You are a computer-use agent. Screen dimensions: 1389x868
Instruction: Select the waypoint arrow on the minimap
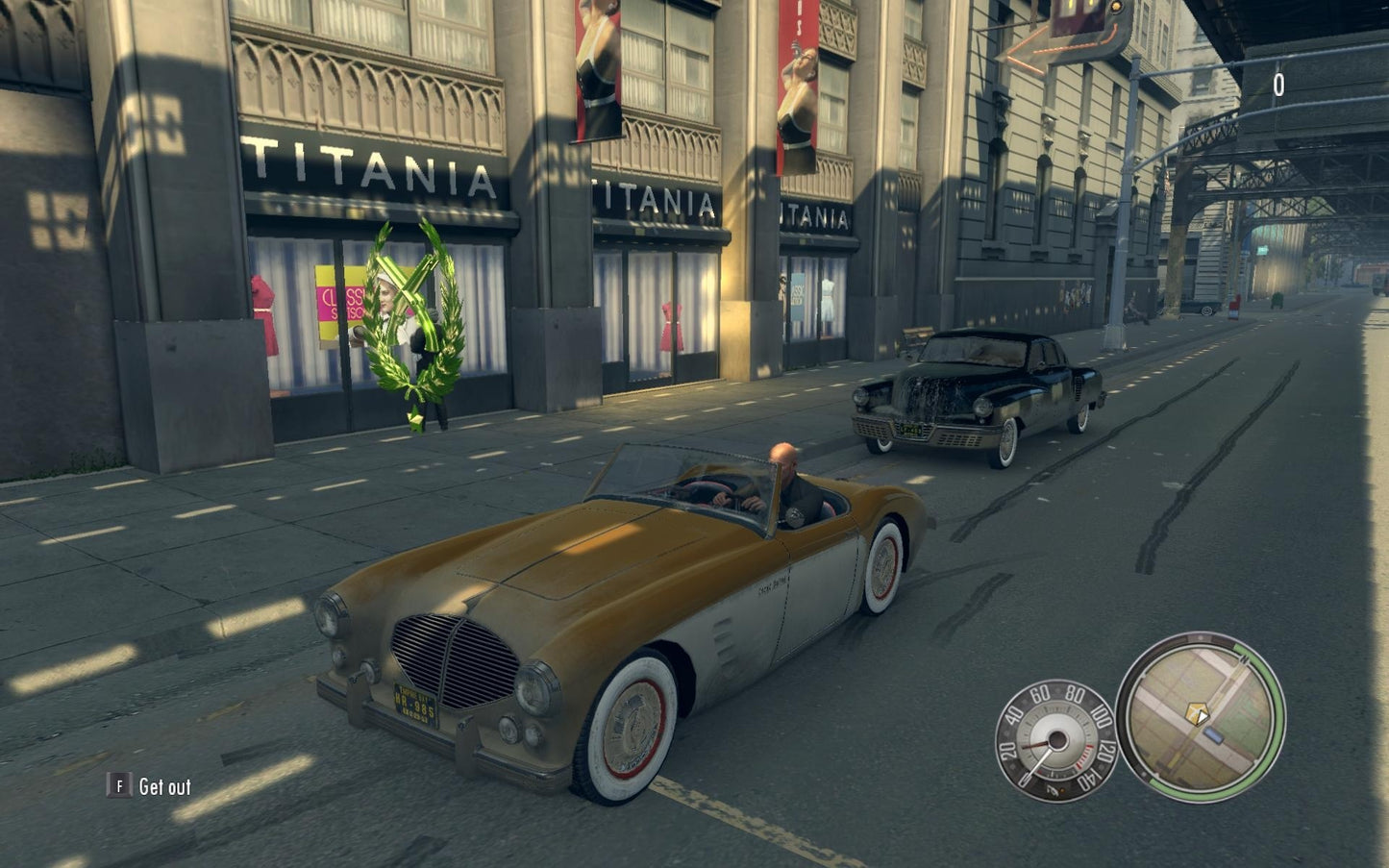click(1203, 716)
